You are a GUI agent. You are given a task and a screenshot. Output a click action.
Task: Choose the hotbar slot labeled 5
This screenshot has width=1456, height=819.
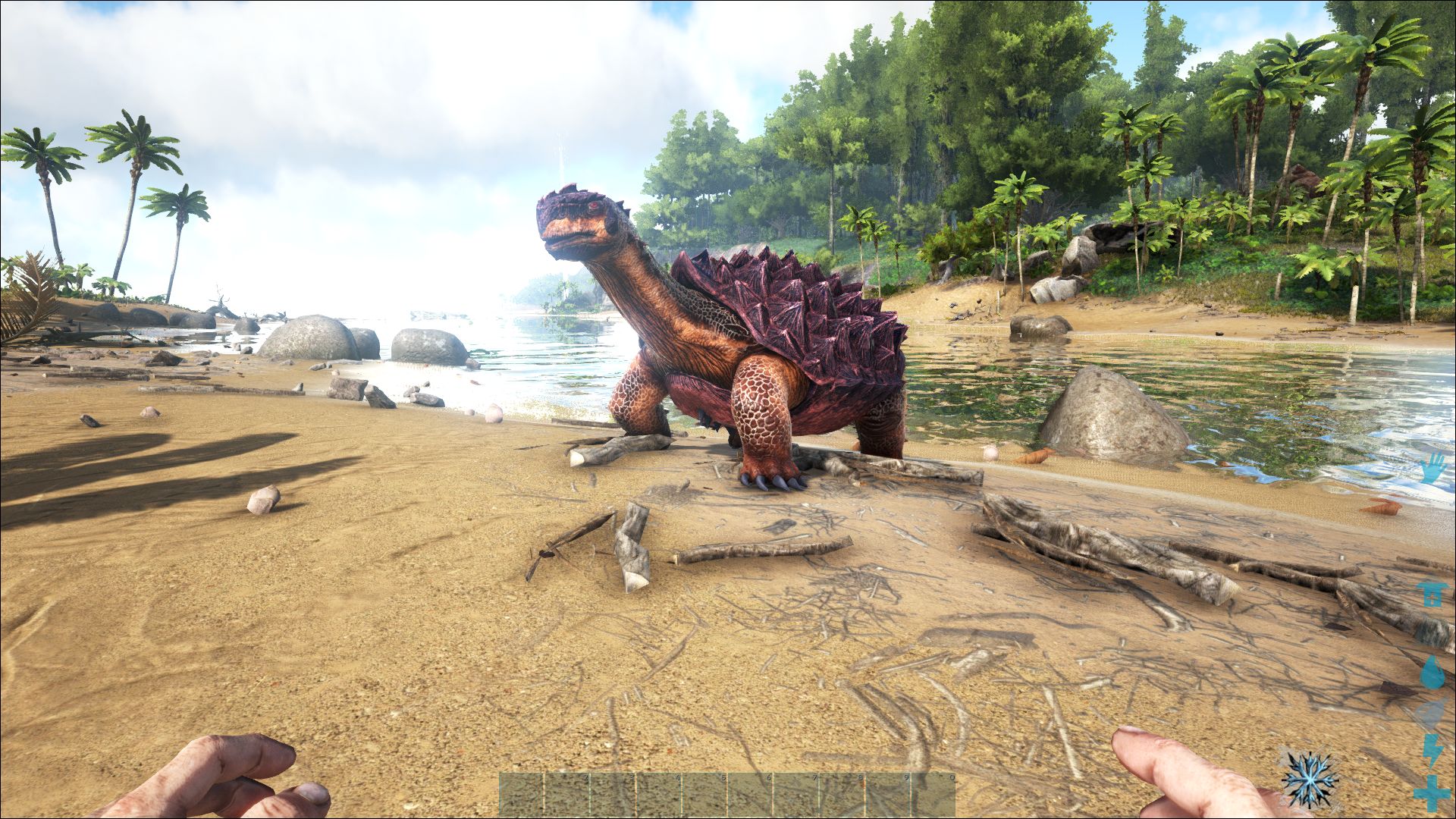pyautogui.click(x=704, y=795)
